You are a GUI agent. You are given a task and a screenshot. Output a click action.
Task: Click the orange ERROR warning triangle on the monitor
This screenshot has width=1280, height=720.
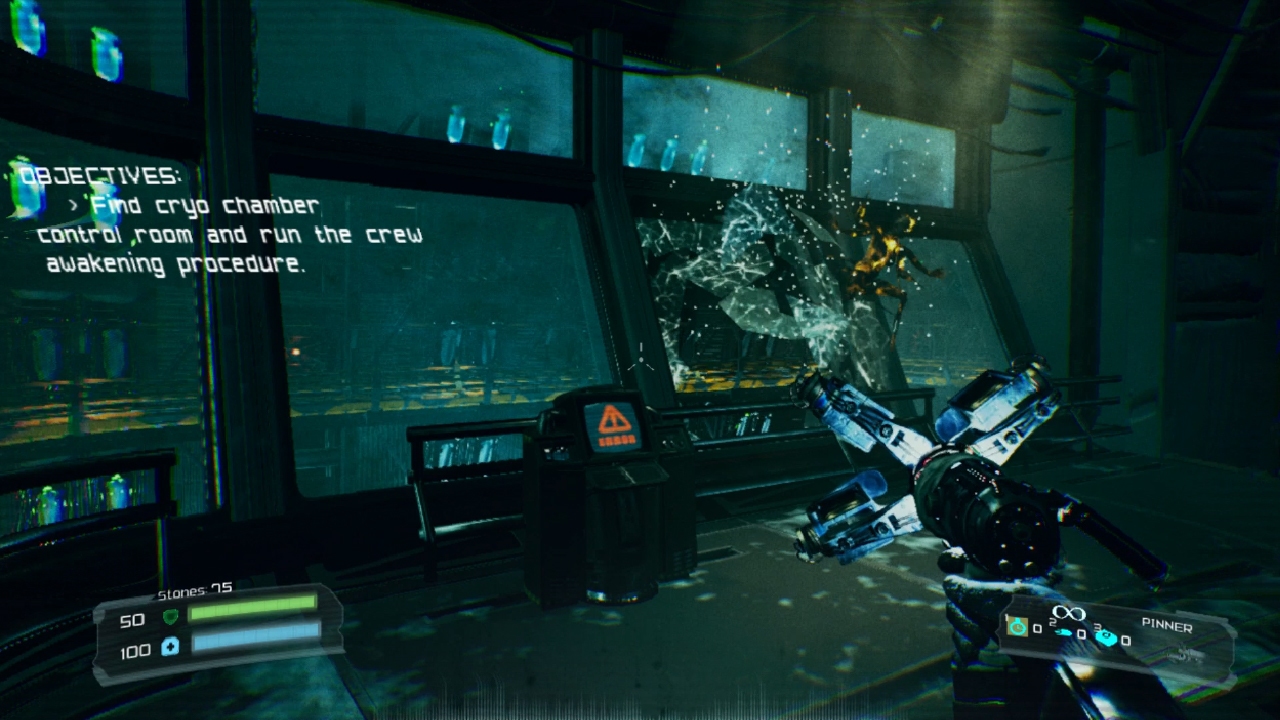(x=613, y=420)
